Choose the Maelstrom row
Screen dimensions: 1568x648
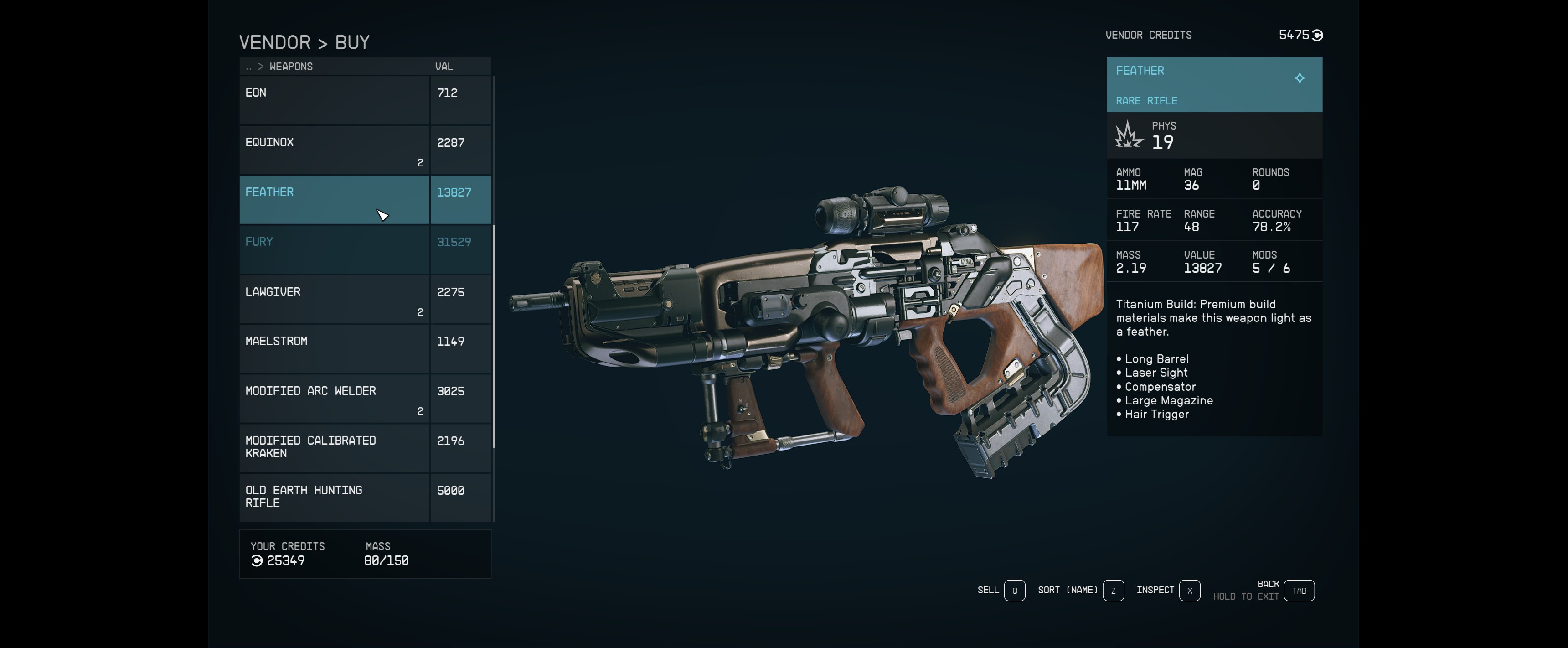tap(334, 348)
